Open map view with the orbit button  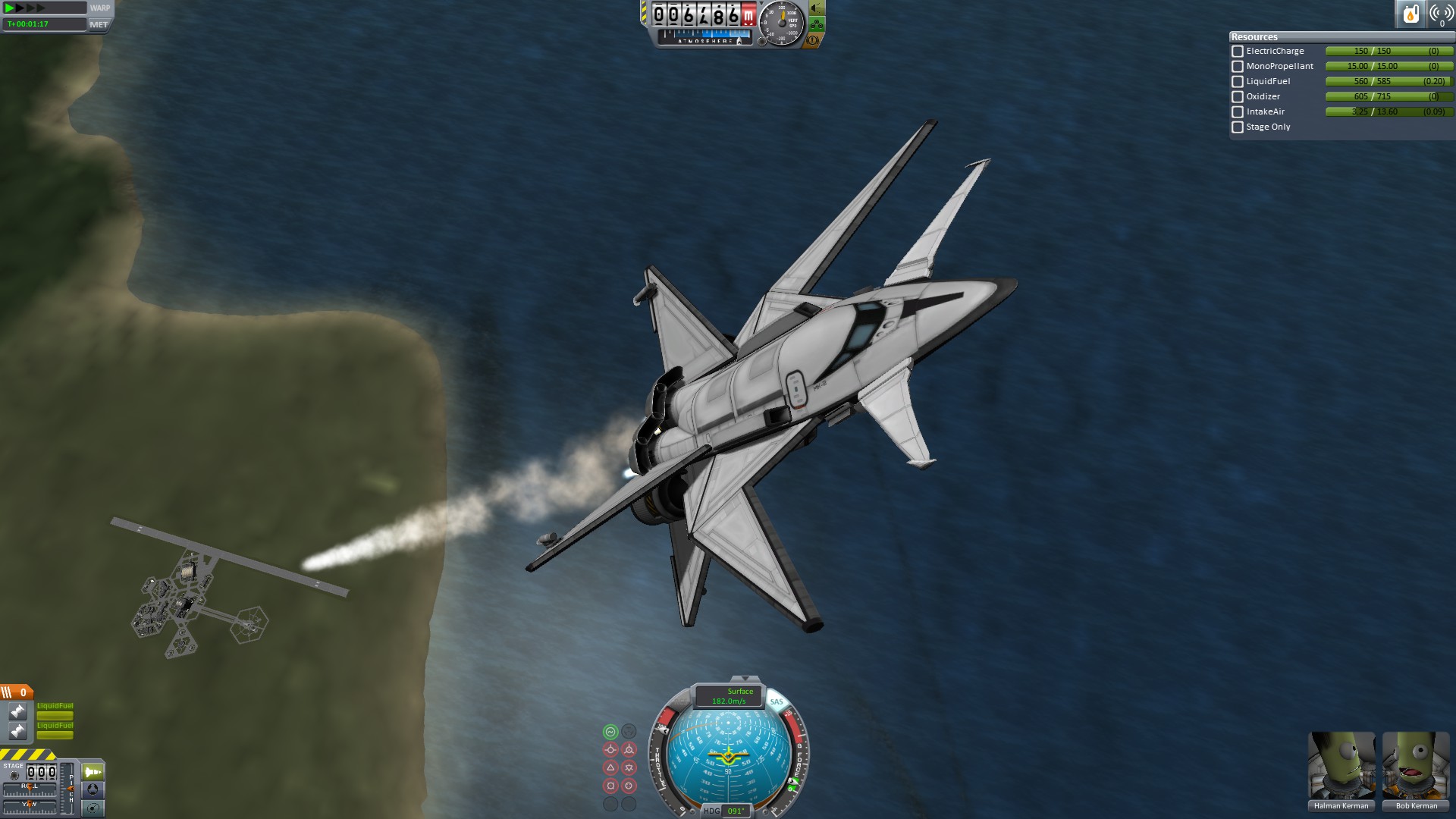pyautogui.click(x=93, y=808)
